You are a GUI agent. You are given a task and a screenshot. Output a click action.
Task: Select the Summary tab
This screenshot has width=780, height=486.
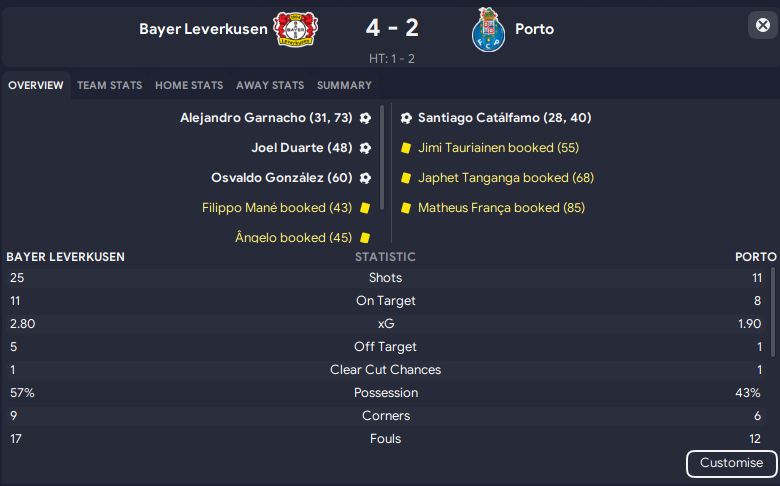(344, 86)
